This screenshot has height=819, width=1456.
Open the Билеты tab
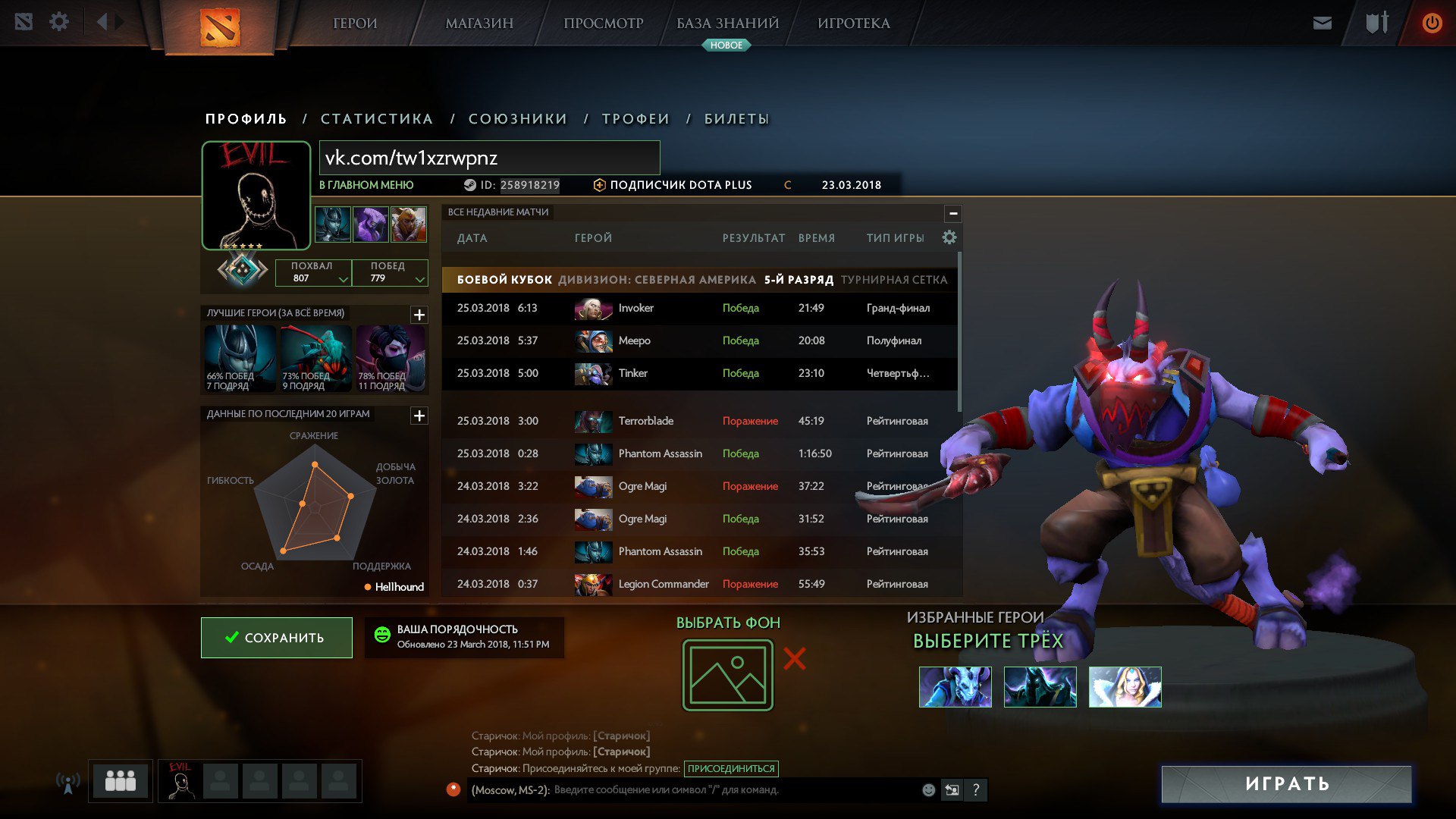click(x=736, y=119)
